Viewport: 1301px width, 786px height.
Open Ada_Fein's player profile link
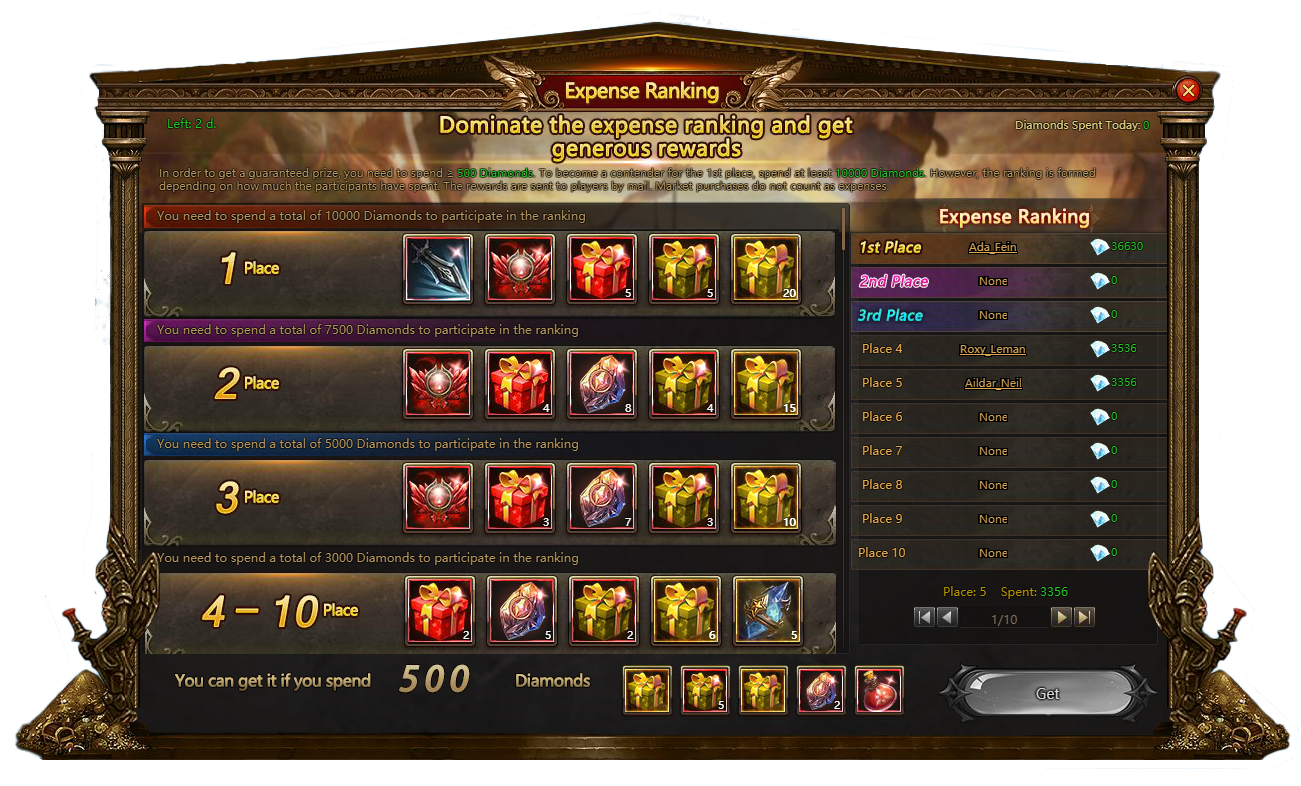coord(992,247)
